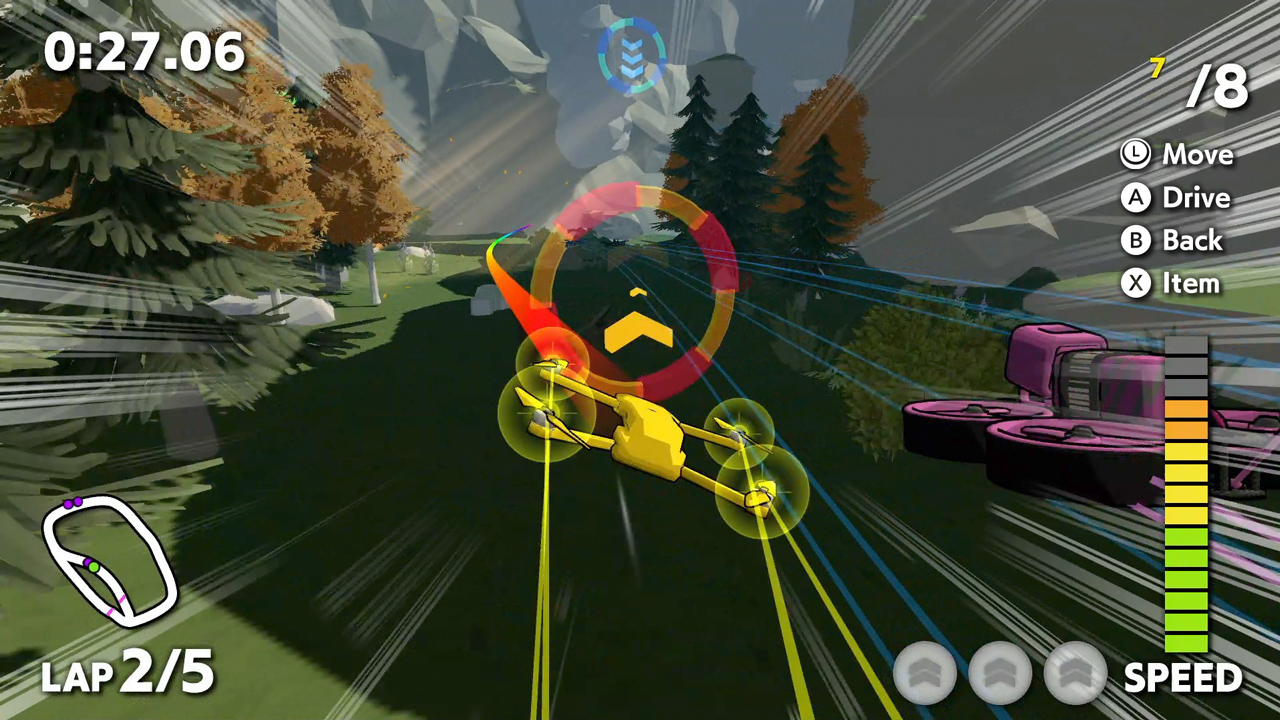Click the SPEED gauge bar
This screenshot has height=720, width=1280.
coord(1186,490)
